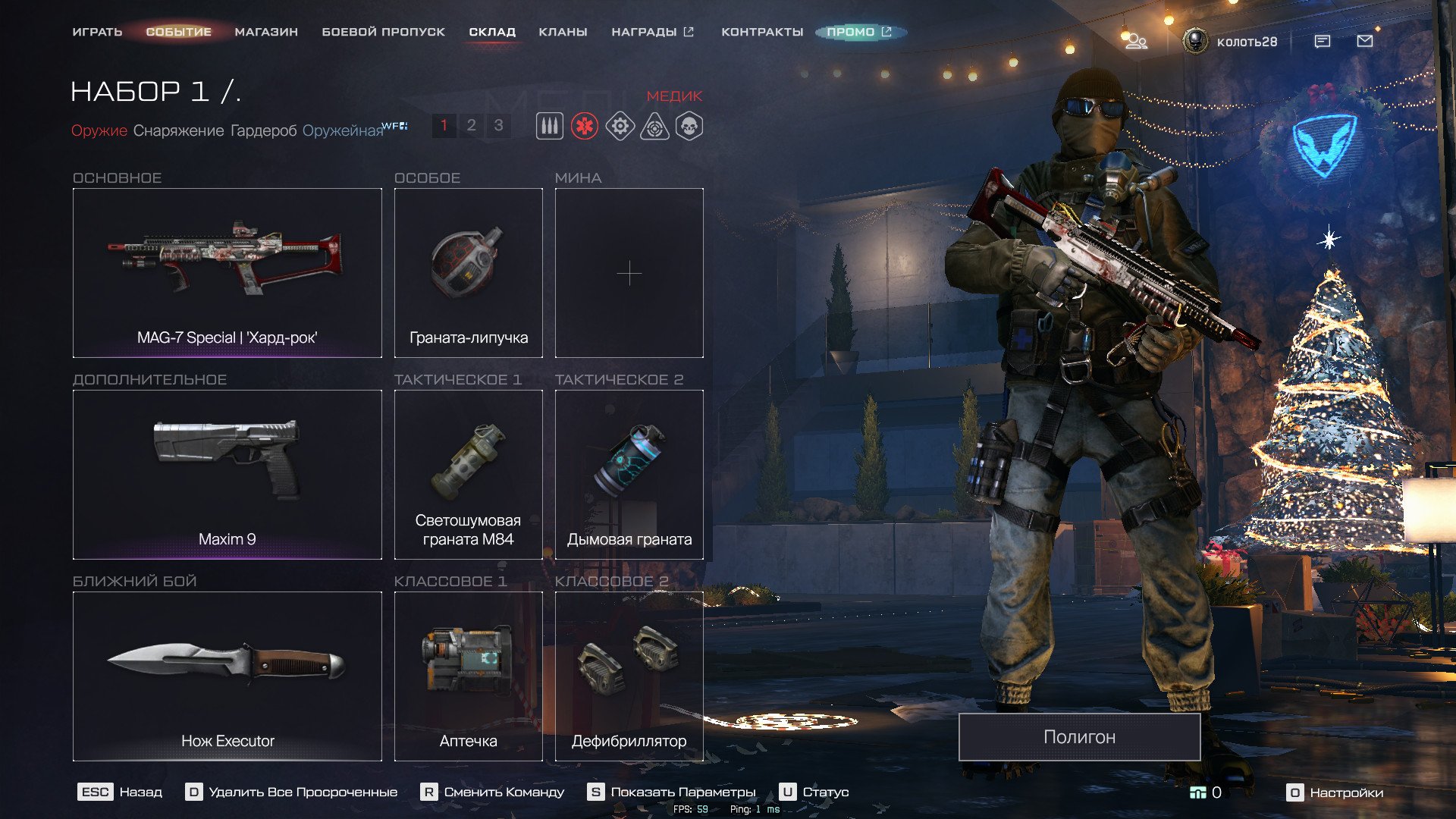1456x819 pixels.
Task: Open the mail envelope icon
Action: coord(1364,41)
